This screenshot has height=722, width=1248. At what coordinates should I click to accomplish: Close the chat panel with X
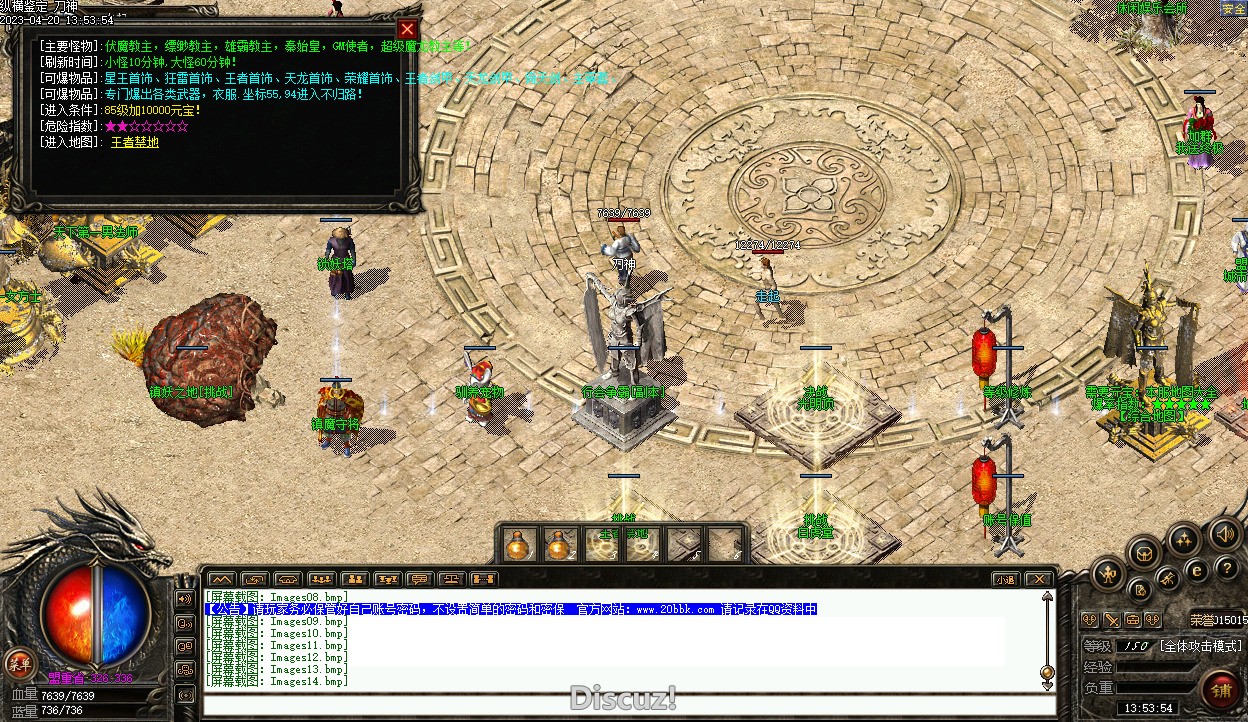1039,579
